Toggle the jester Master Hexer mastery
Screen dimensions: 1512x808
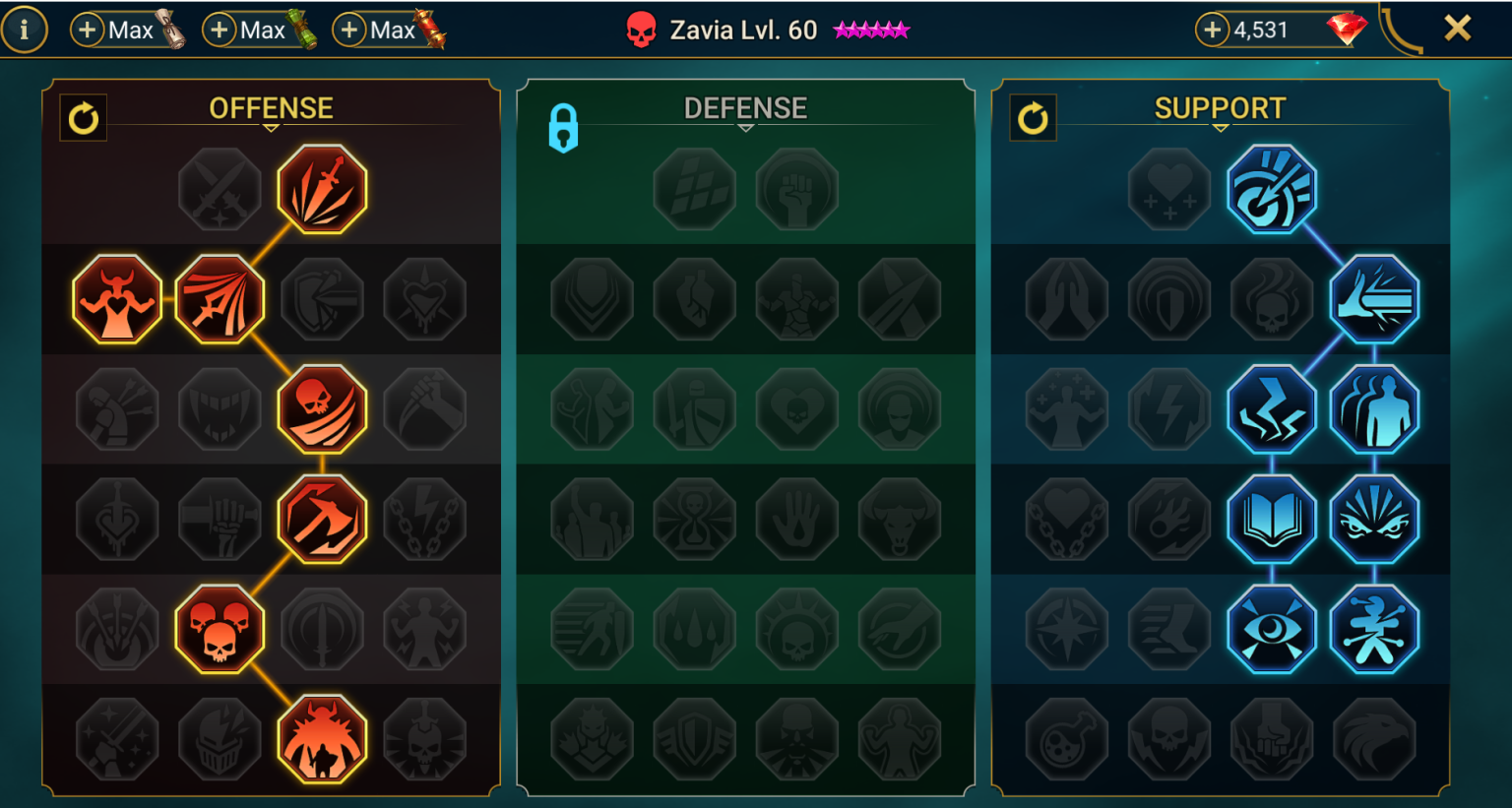[1375, 631]
